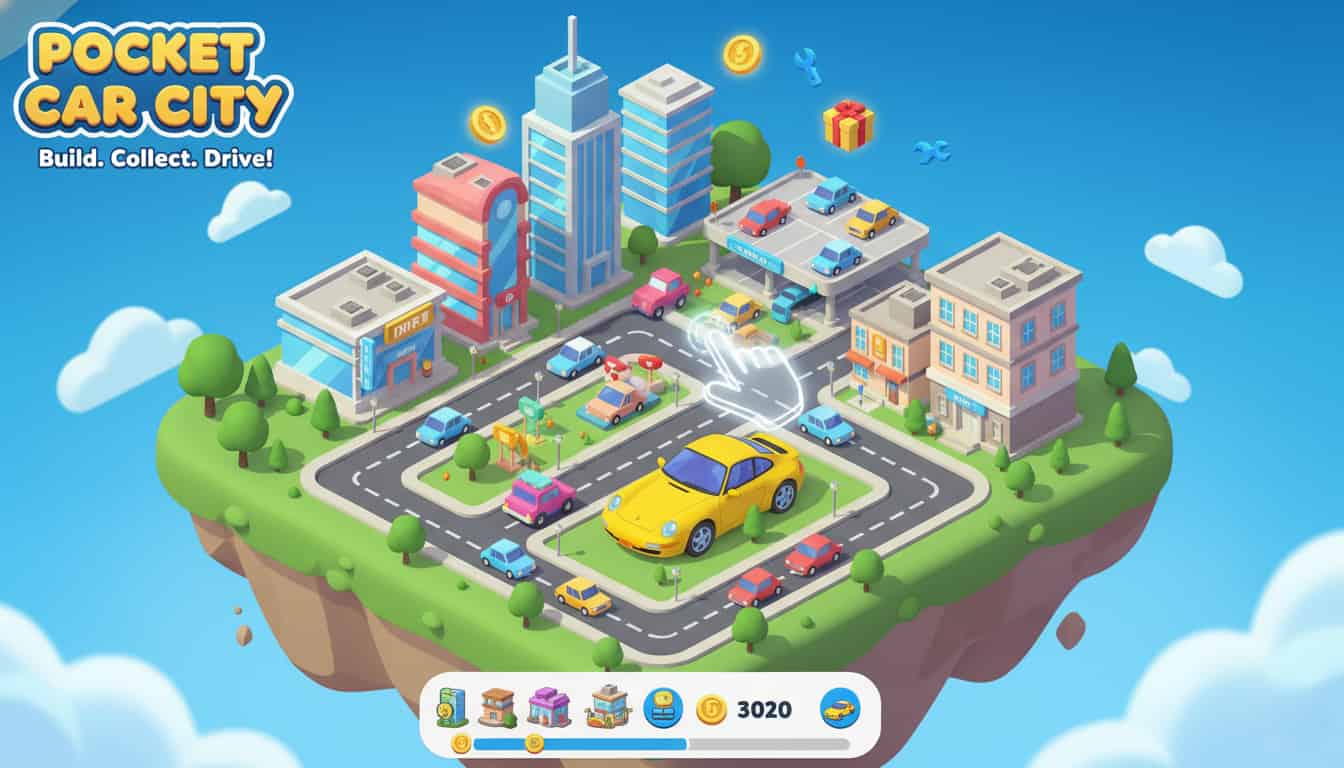Collect the blue wrench floating in the sky
The height and width of the screenshot is (768, 1344).
932,150
